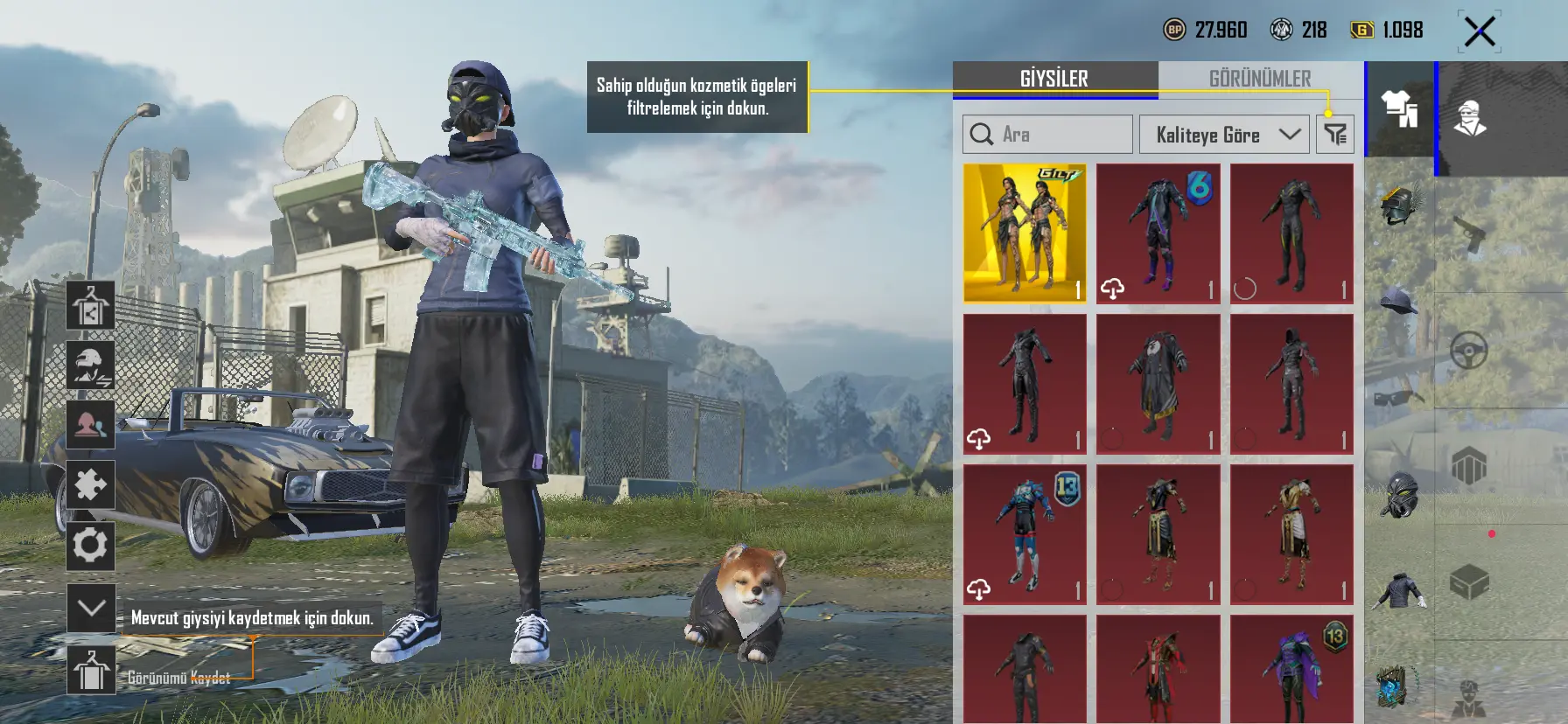This screenshot has height=724, width=1568.
Task: Save the current look with Görünümü Kaydet
Action: coord(92,672)
